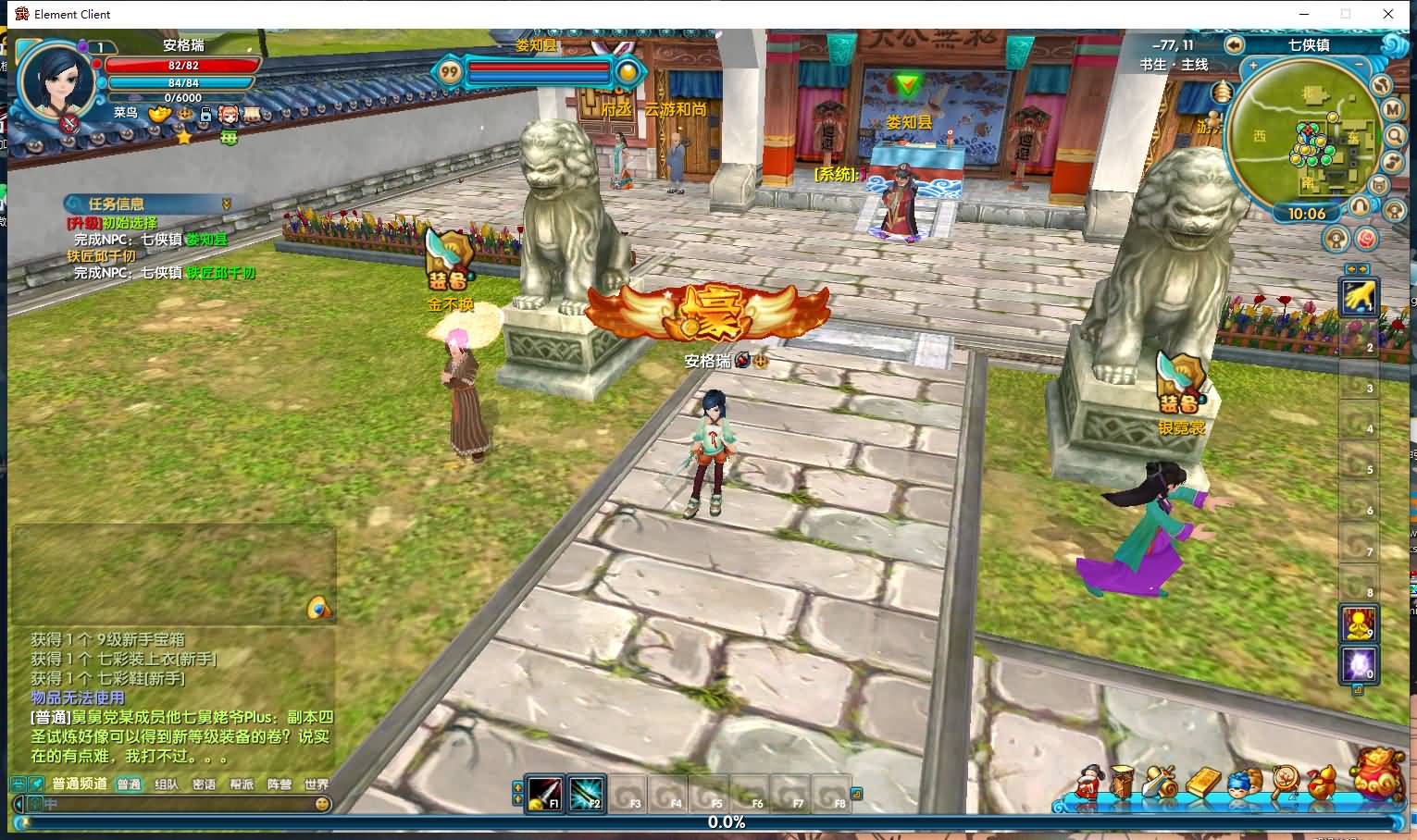Zoom in the minimap with plus button
The image size is (1417, 840).
pos(1253,67)
